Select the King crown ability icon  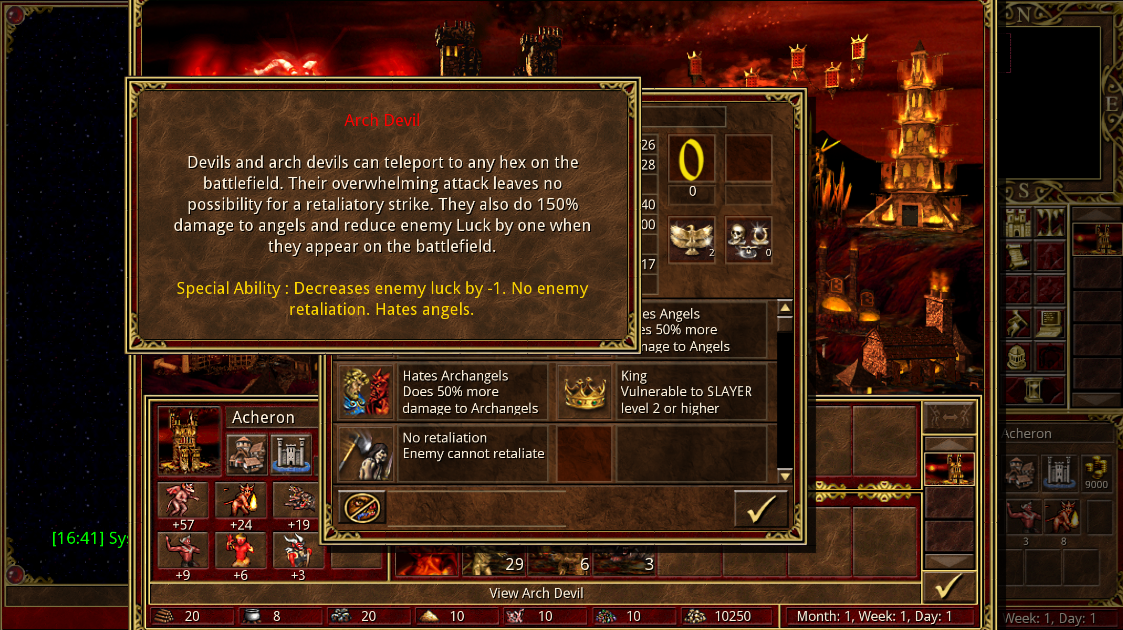[583, 391]
